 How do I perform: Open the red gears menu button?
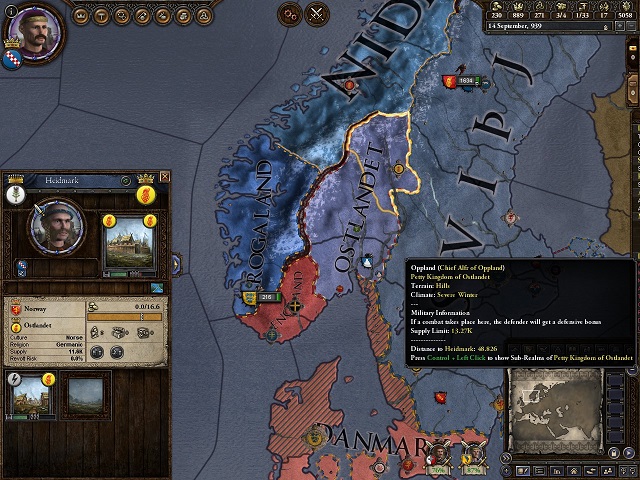(289, 14)
